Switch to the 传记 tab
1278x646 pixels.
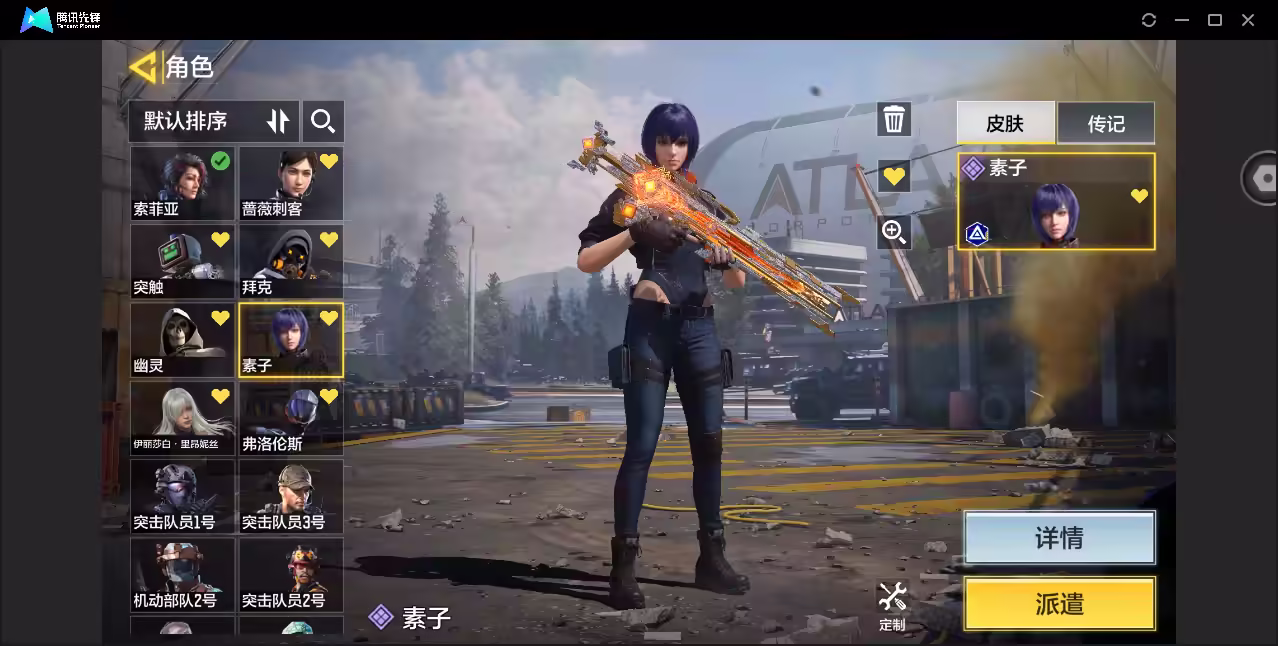tap(1106, 123)
